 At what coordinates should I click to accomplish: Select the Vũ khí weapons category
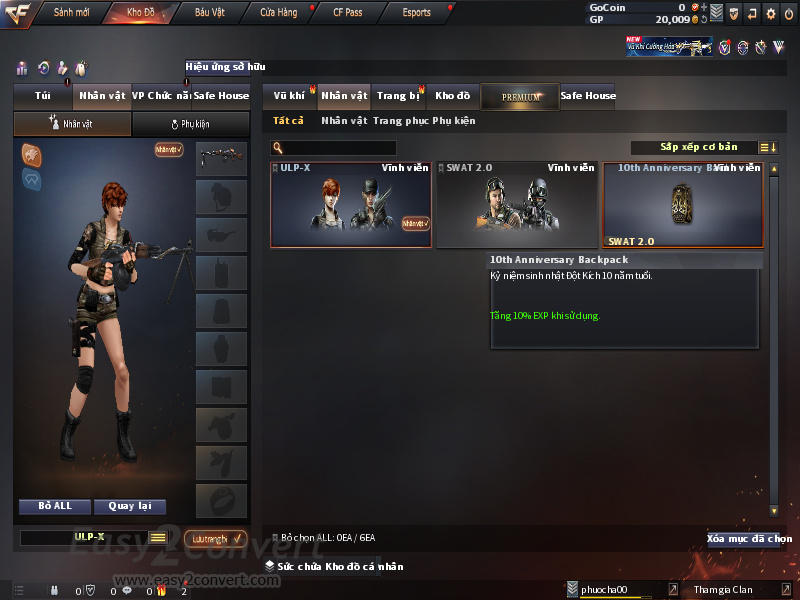(289, 96)
